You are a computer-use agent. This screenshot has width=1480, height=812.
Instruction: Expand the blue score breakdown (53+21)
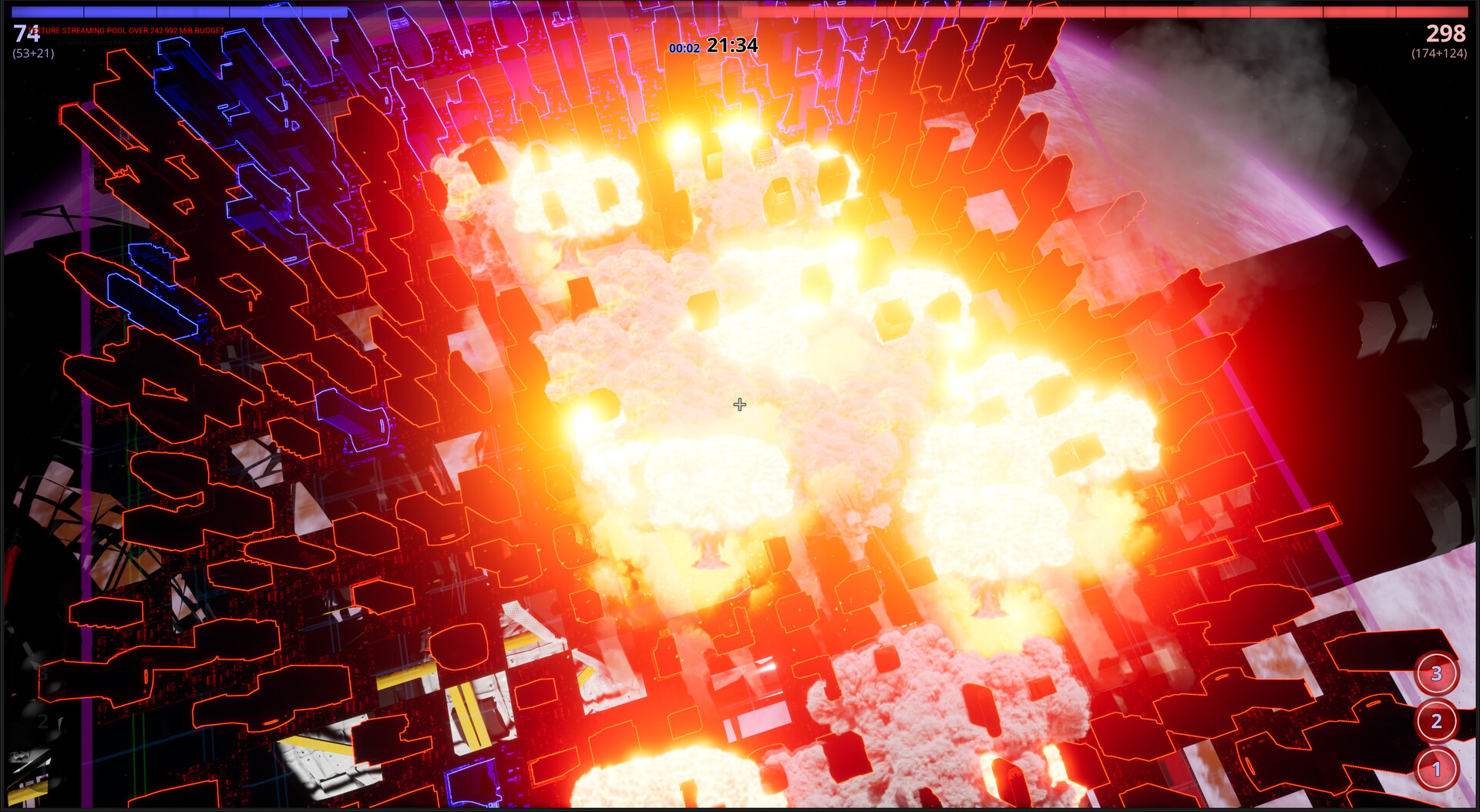[32, 55]
